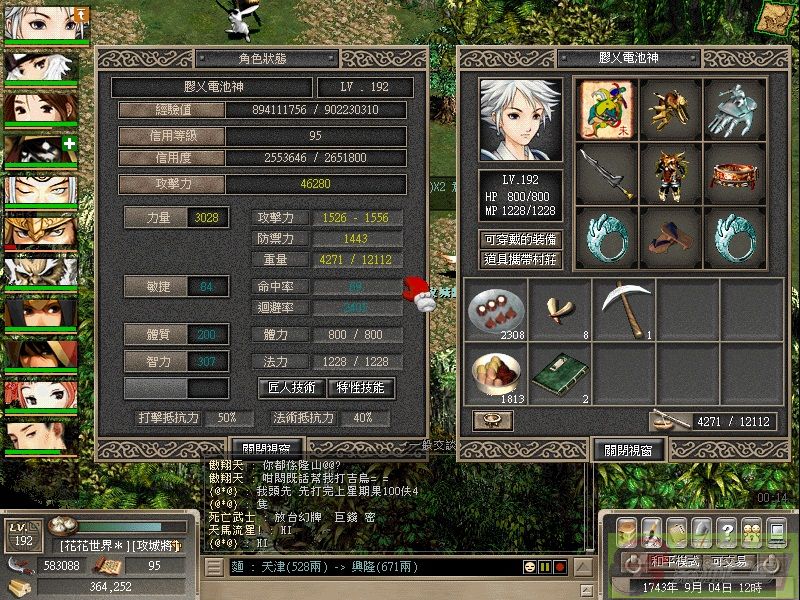
Task: Open the 匠人技術 craftsman skills
Action: 292,387
